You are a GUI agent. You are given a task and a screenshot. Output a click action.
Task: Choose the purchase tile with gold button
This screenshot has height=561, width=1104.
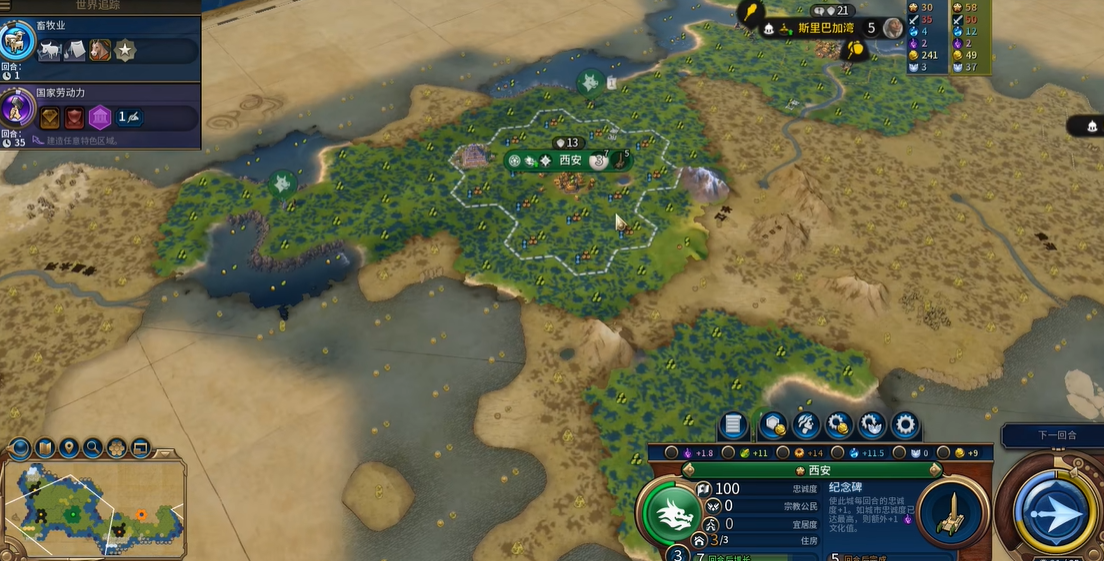[x=772, y=424]
